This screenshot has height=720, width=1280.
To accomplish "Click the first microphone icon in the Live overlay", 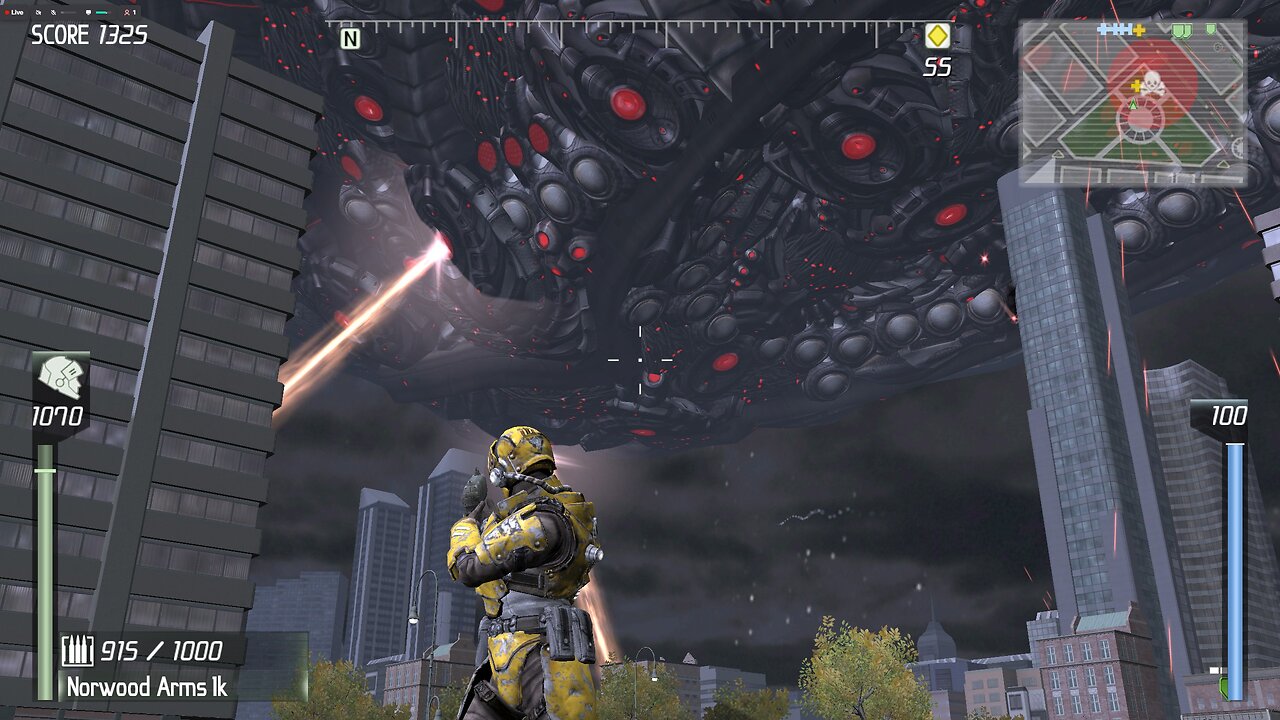I will point(38,12).
